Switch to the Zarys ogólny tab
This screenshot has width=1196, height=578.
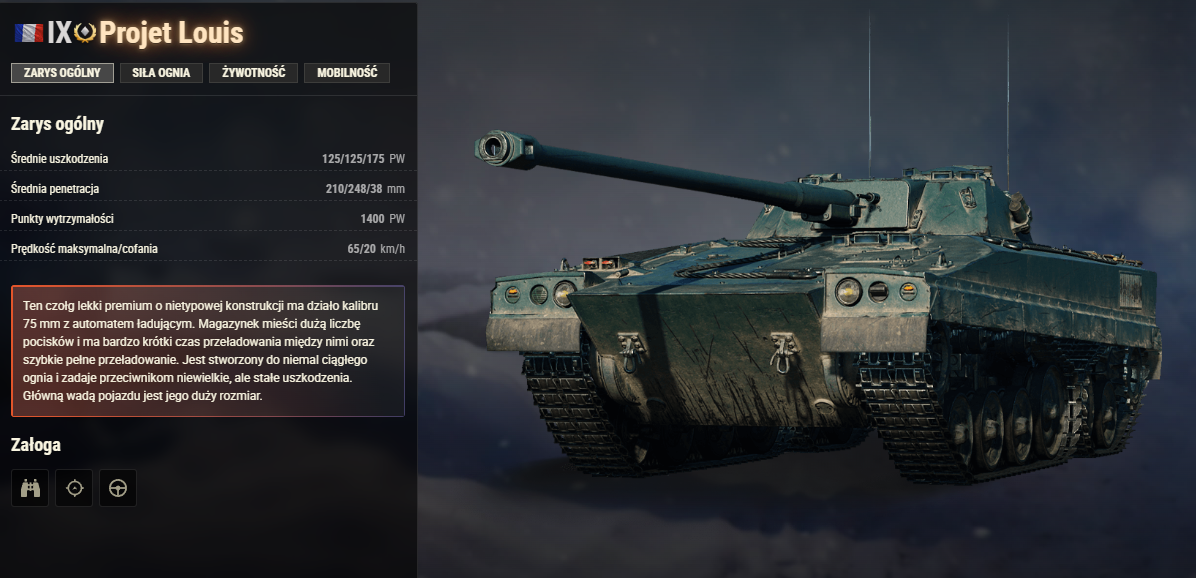[x=62, y=73]
